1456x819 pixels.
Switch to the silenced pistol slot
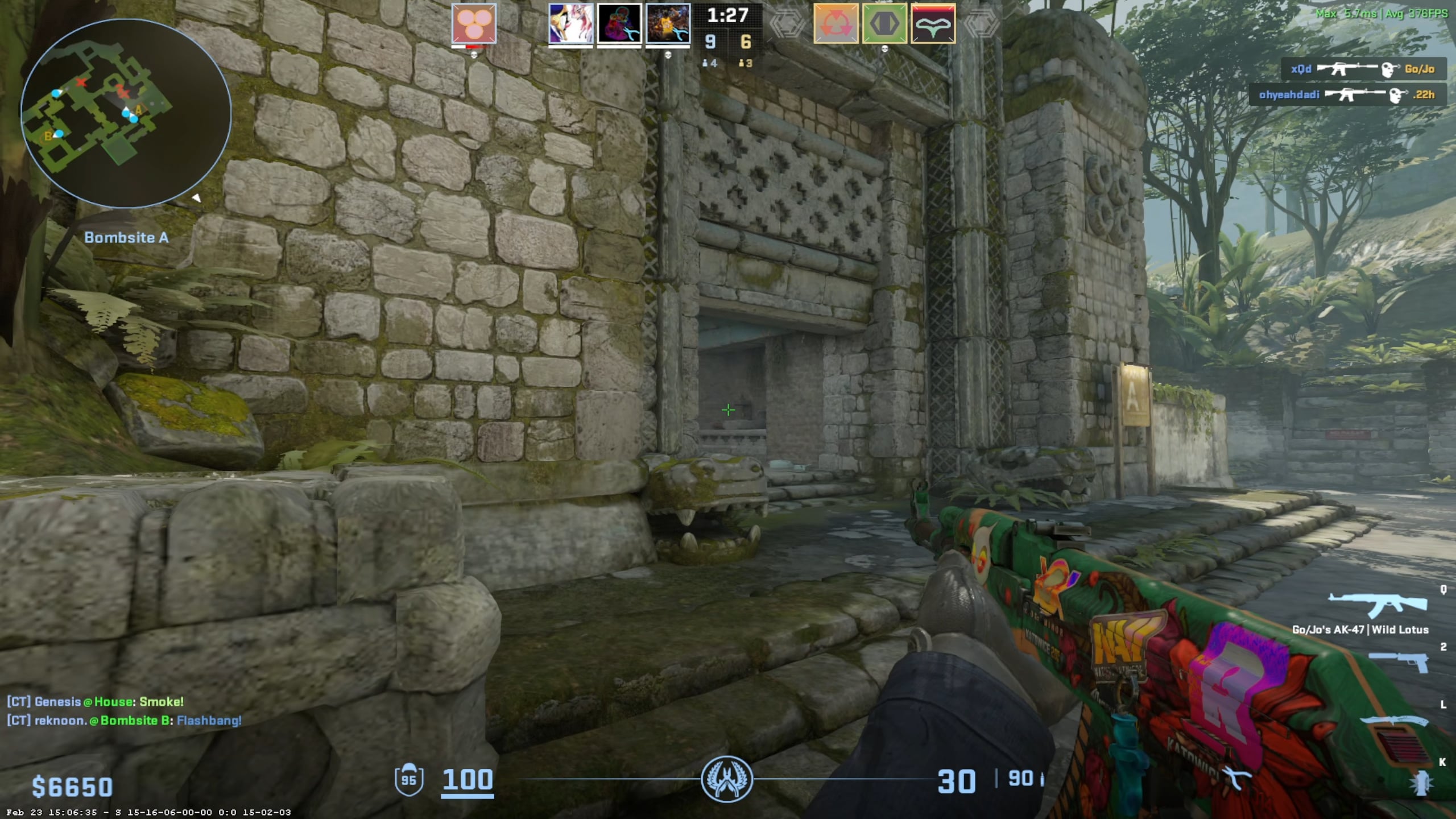coord(1399,663)
